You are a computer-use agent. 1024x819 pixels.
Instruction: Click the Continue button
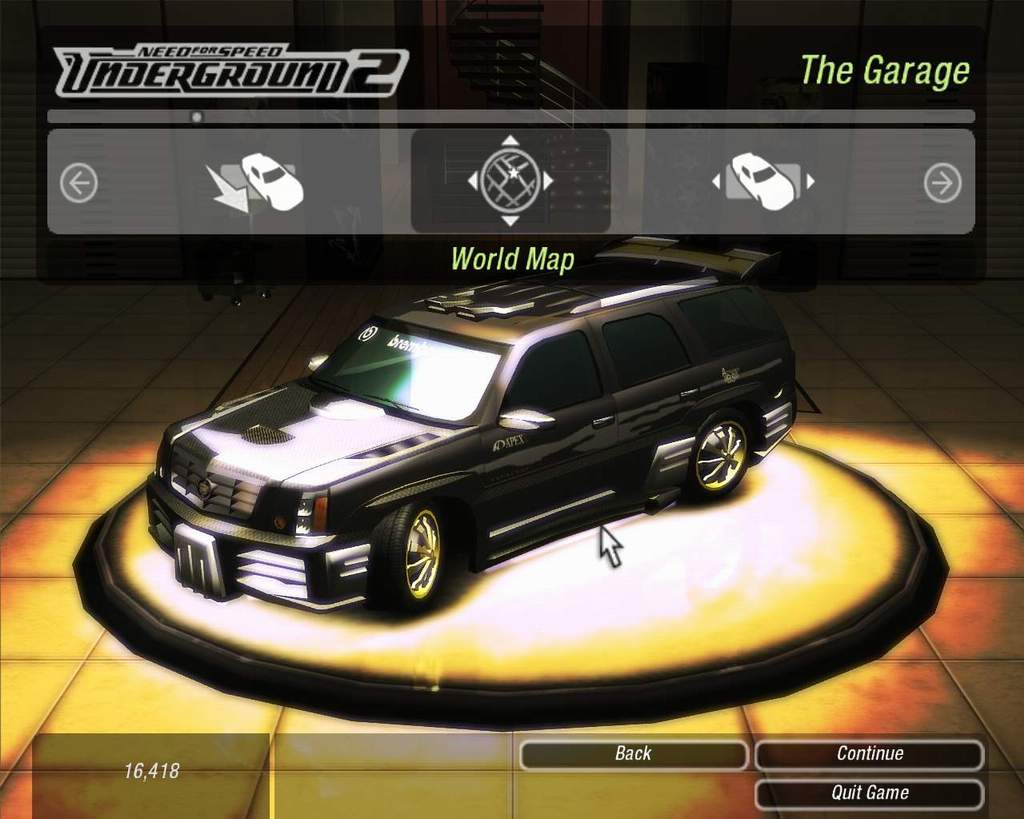click(x=869, y=754)
